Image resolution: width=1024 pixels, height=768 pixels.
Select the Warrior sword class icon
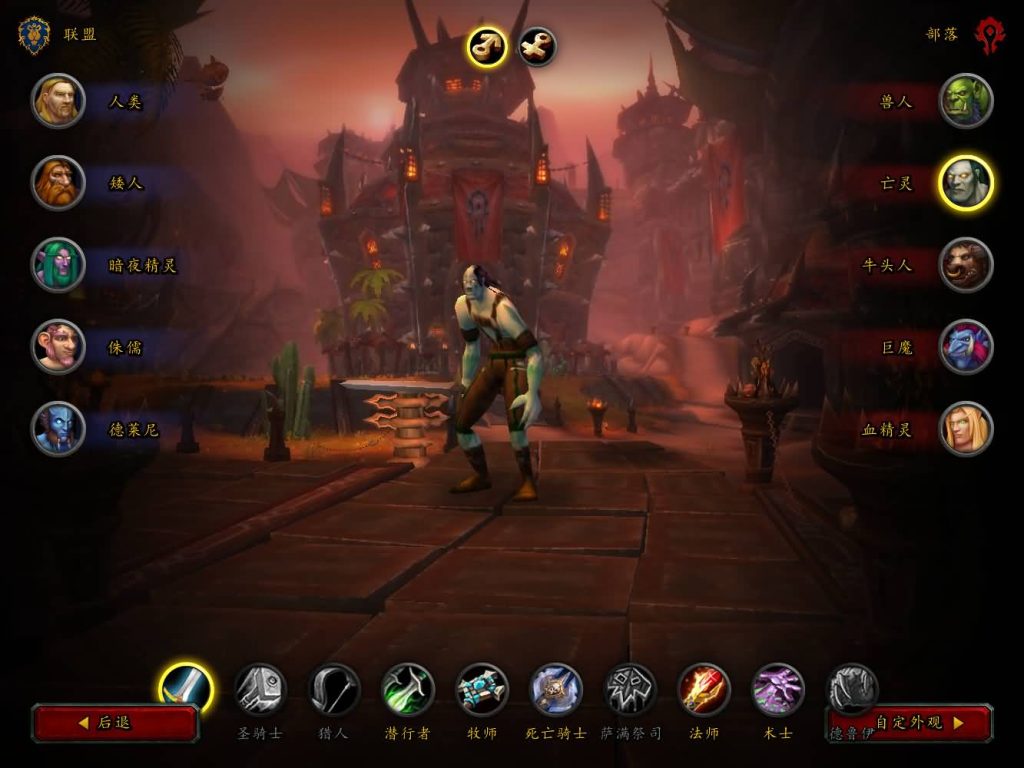tap(186, 689)
